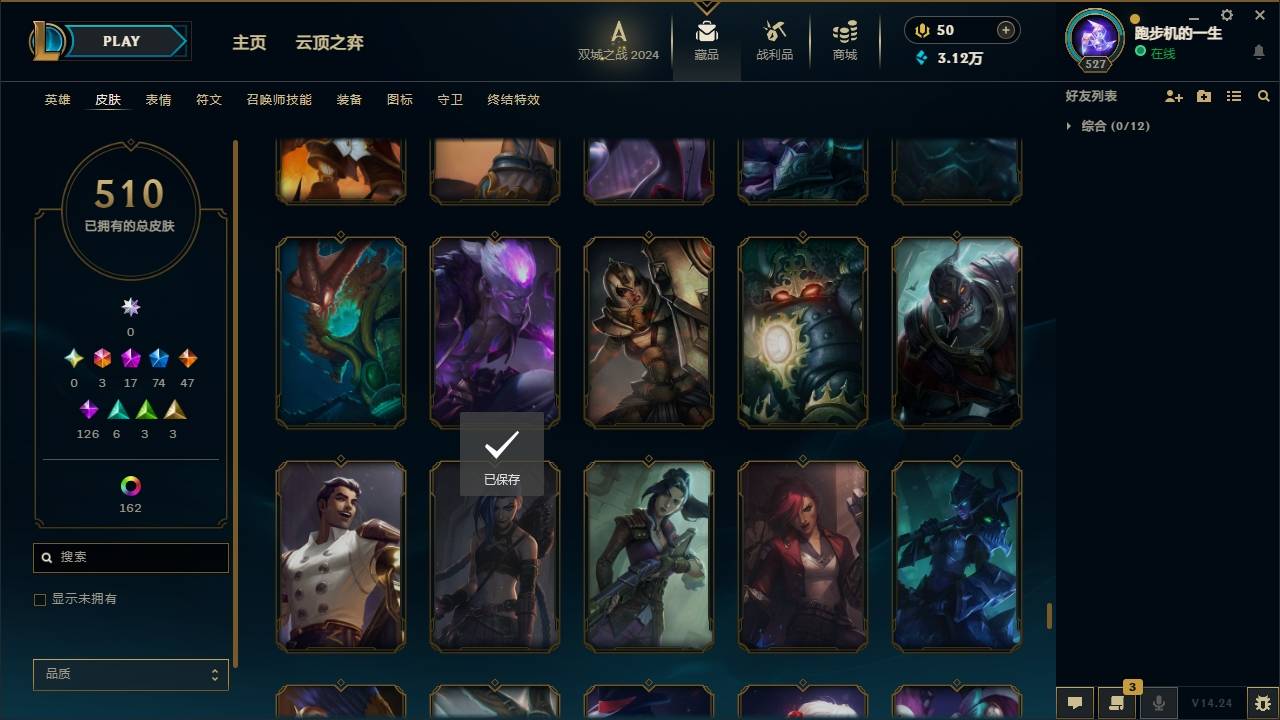Screen dimensions: 1280x720
Task: Open the 商城 store
Action: click(x=843, y=40)
